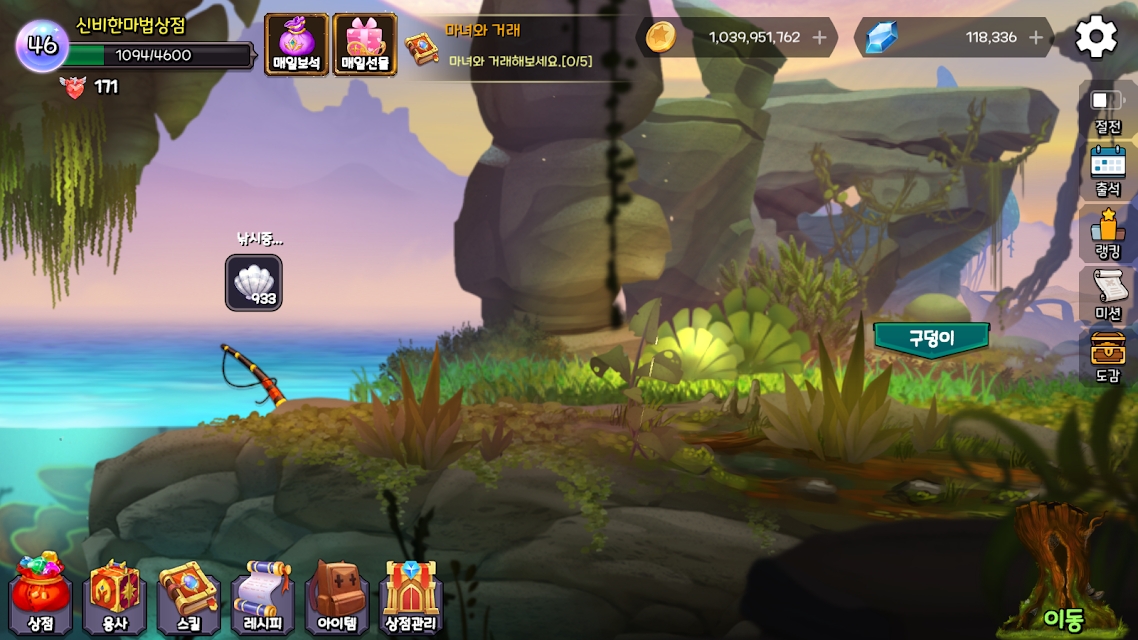This screenshot has height=640, width=1138.
Task: Open the 미션 mission scroll
Action: click(1108, 295)
